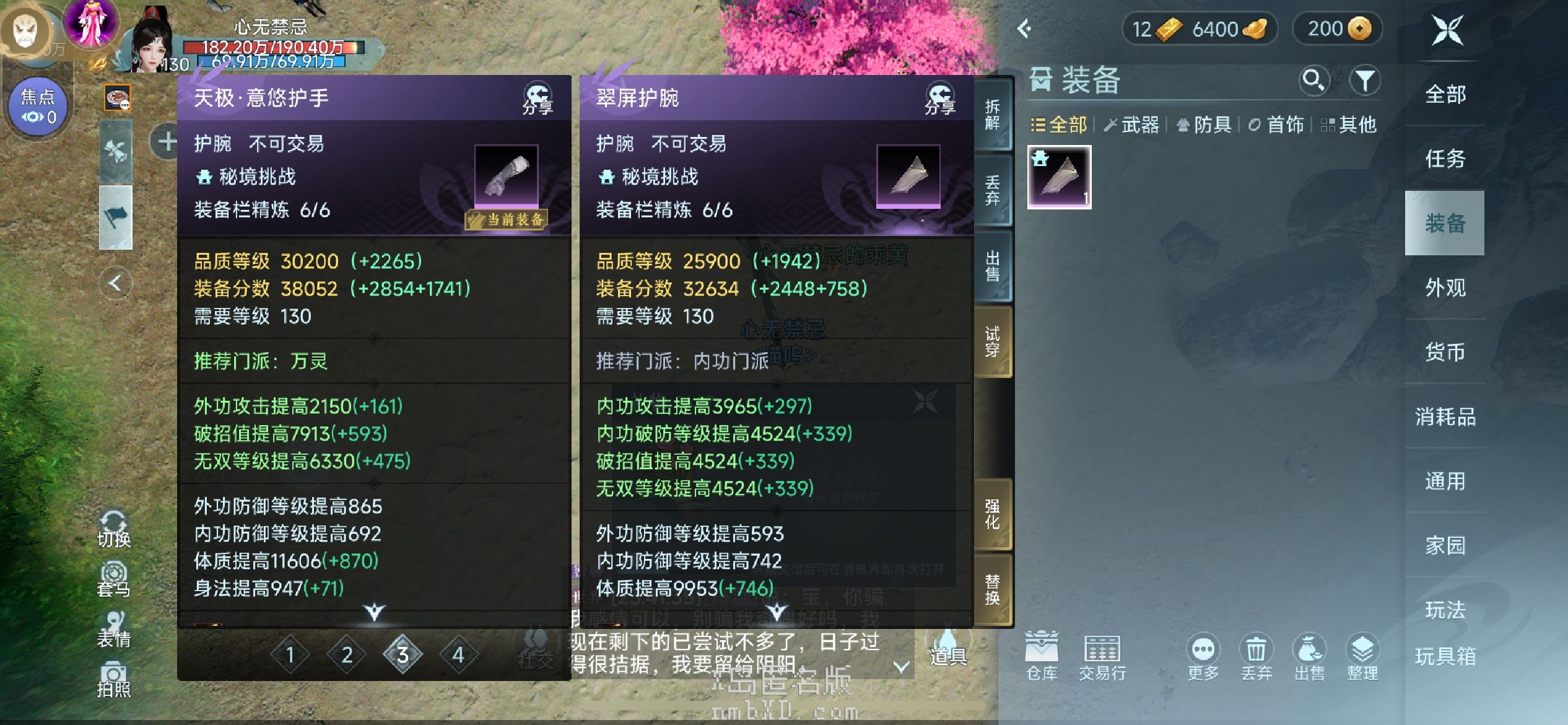
Task: Open the 仓库 warehouse
Action: point(1042,656)
